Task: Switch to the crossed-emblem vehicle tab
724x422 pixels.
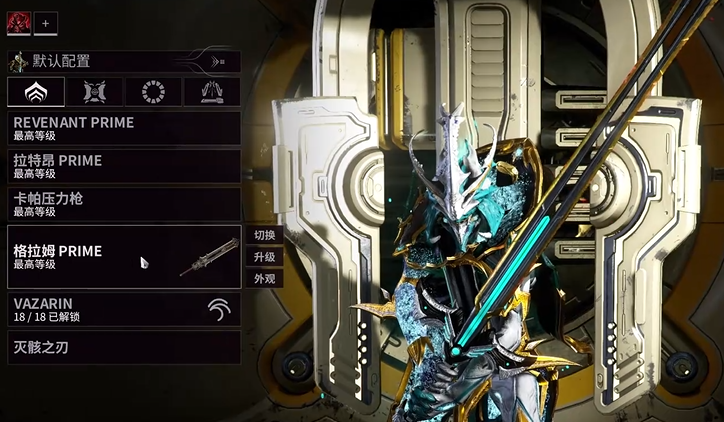Action: coord(95,92)
